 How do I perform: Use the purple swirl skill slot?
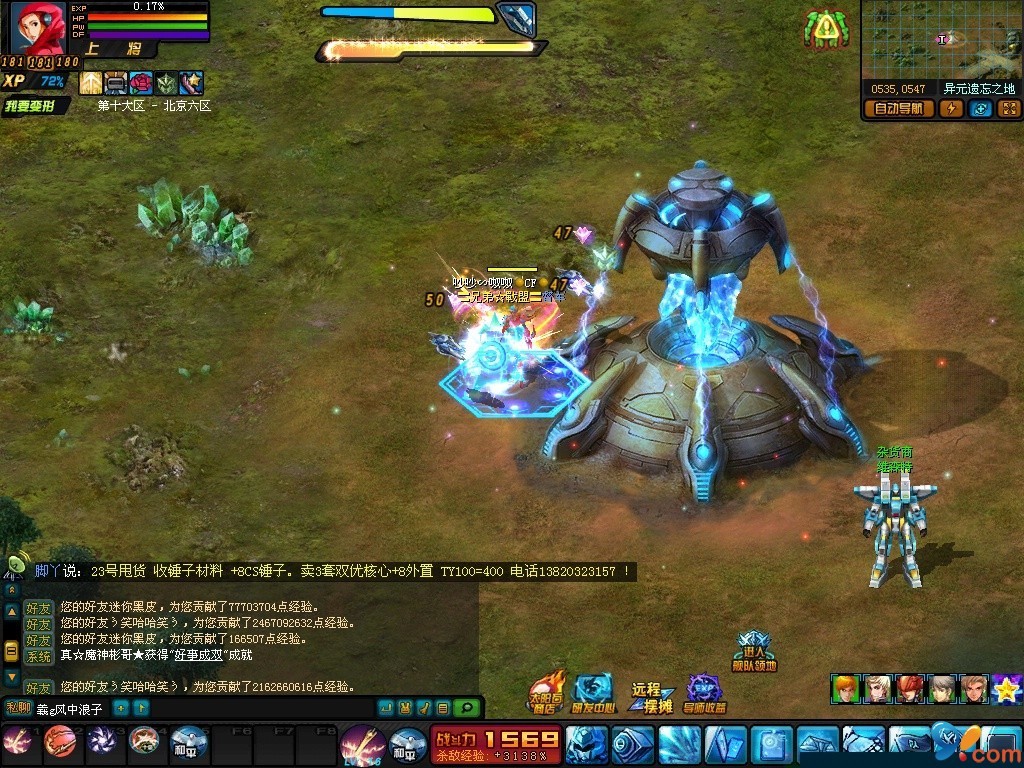[101, 741]
